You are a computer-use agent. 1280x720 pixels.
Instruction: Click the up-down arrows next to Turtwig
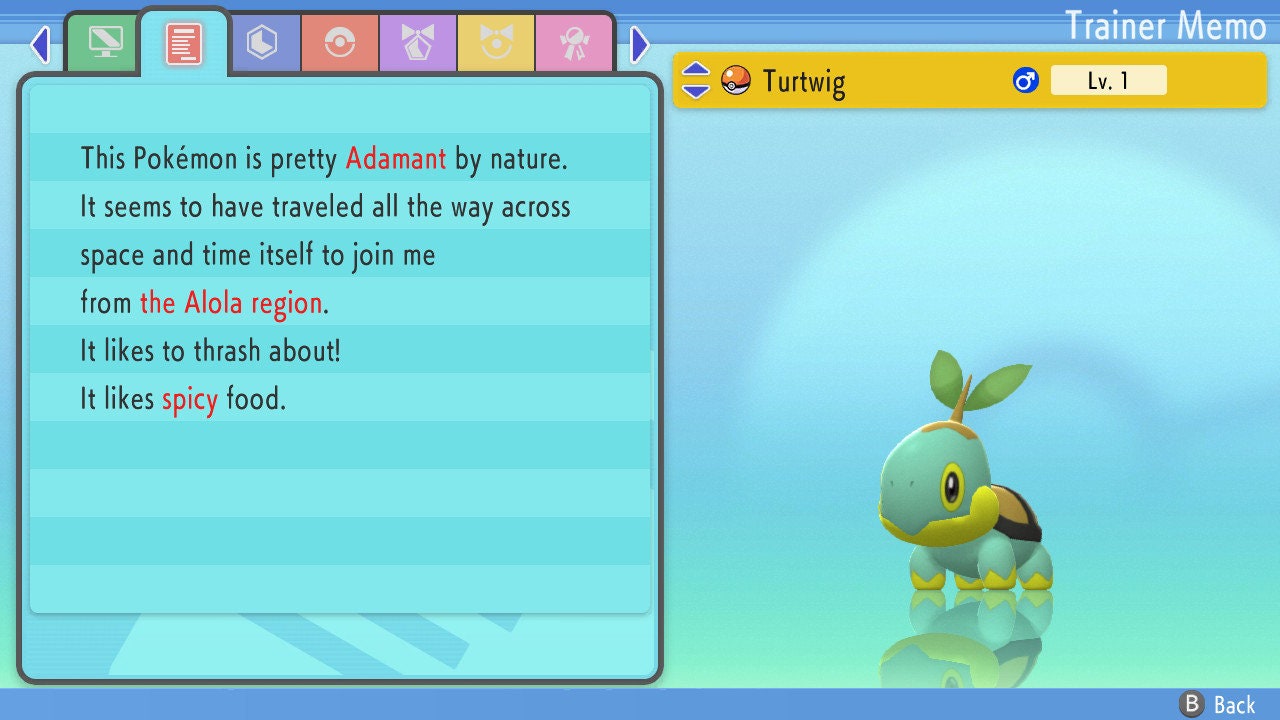pyautogui.click(x=696, y=80)
